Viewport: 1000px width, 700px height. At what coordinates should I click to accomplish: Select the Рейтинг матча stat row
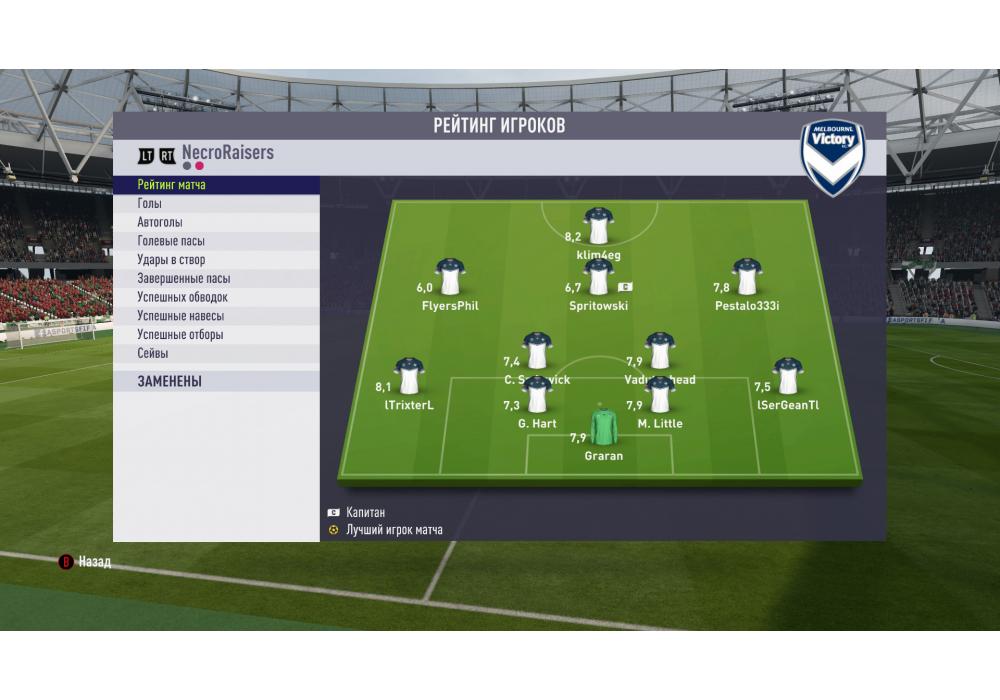[216, 185]
